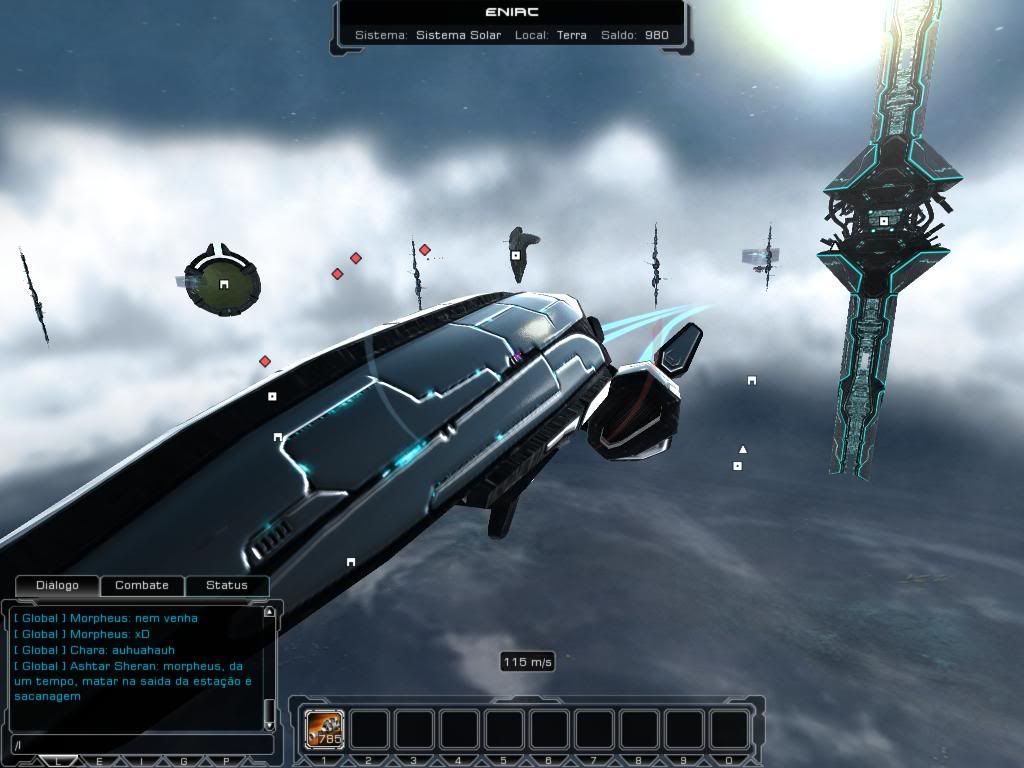Show the Status tab
This screenshot has width=1024, height=768.
tap(226, 585)
